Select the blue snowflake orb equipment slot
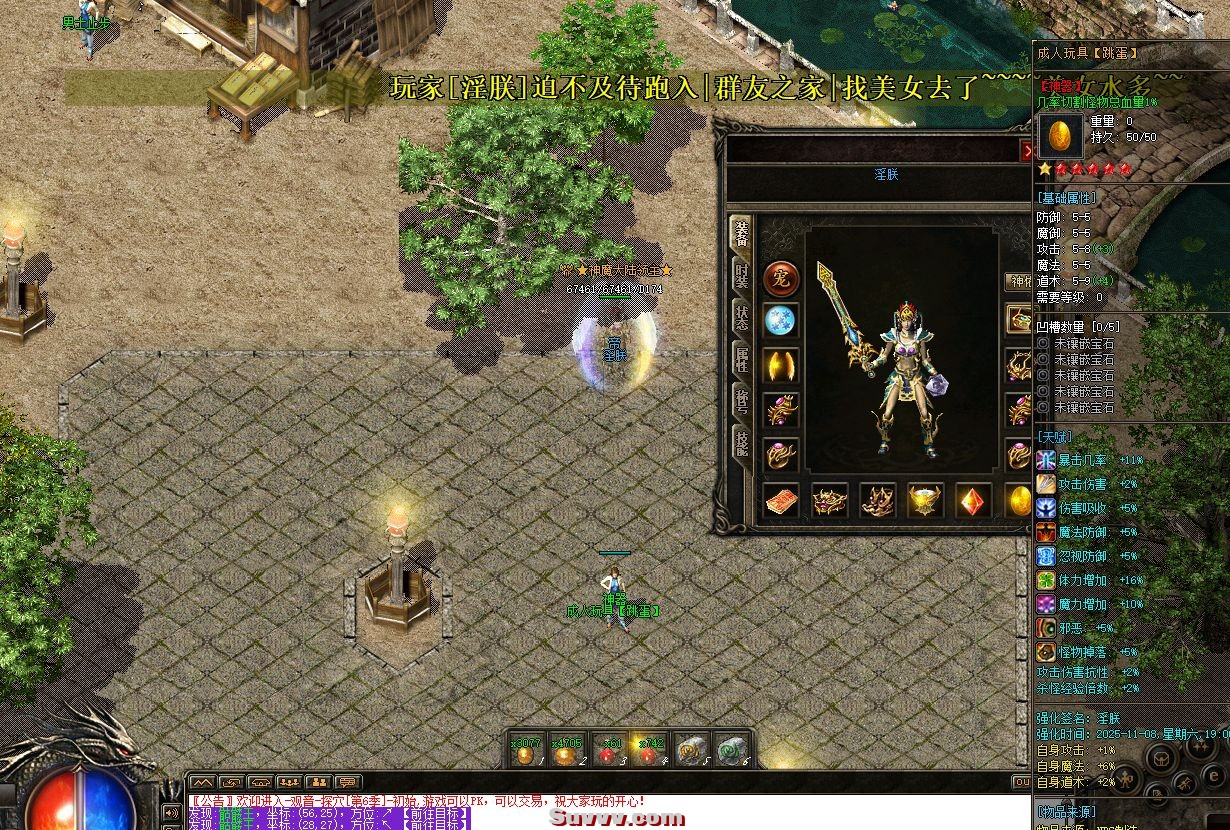This screenshot has height=830, width=1230. [781, 321]
